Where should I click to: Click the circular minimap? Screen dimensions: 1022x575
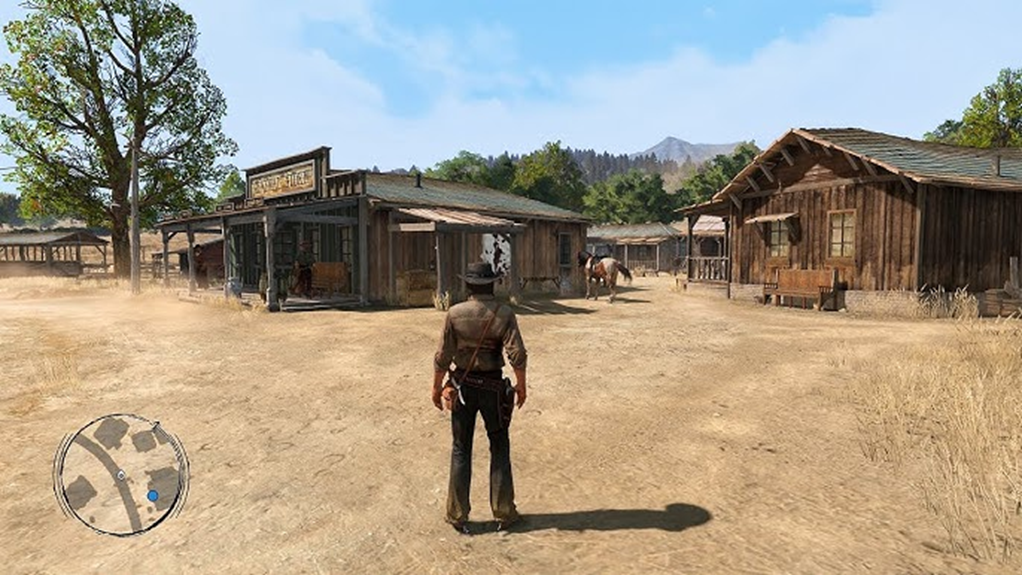[x=121, y=474]
